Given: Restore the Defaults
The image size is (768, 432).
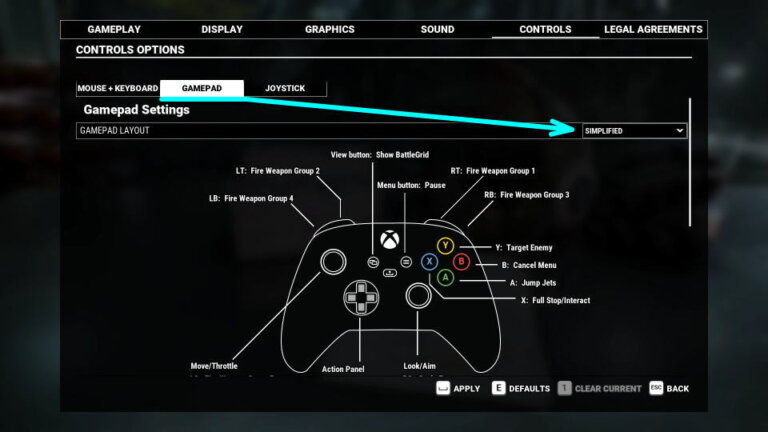Looking at the screenshot, I should 519,388.
